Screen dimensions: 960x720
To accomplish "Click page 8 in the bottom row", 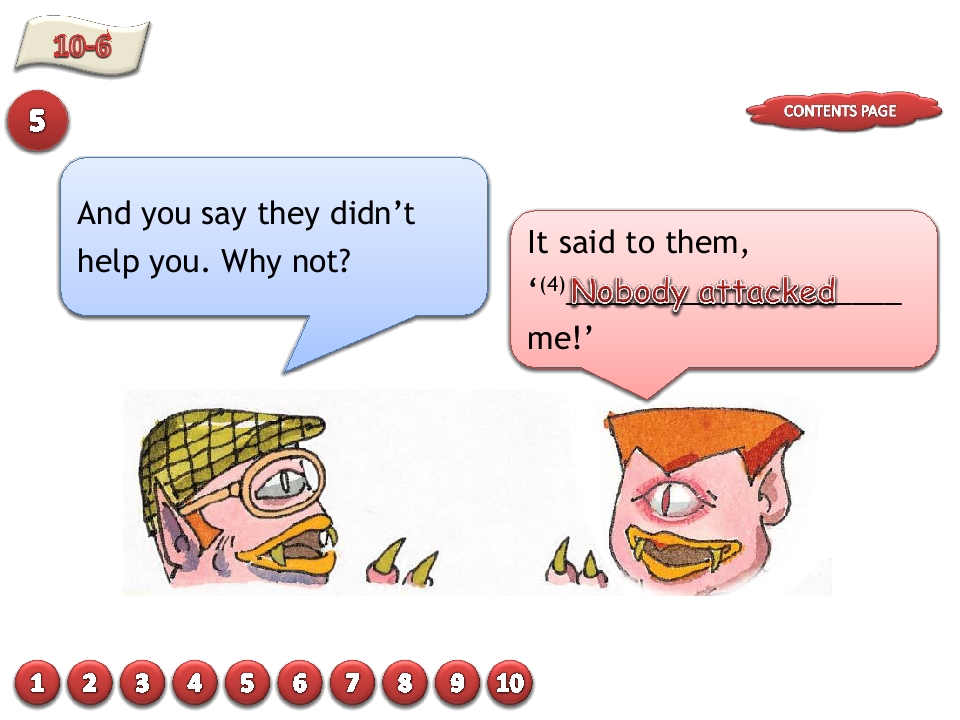I will coord(405,684).
